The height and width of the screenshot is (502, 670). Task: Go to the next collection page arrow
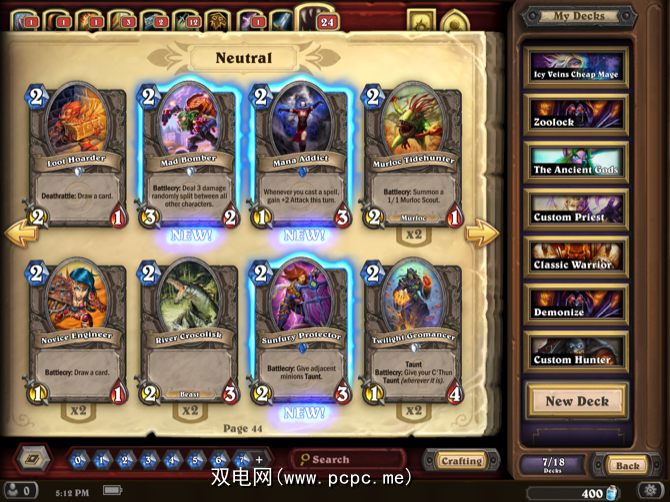[x=482, y=235]
